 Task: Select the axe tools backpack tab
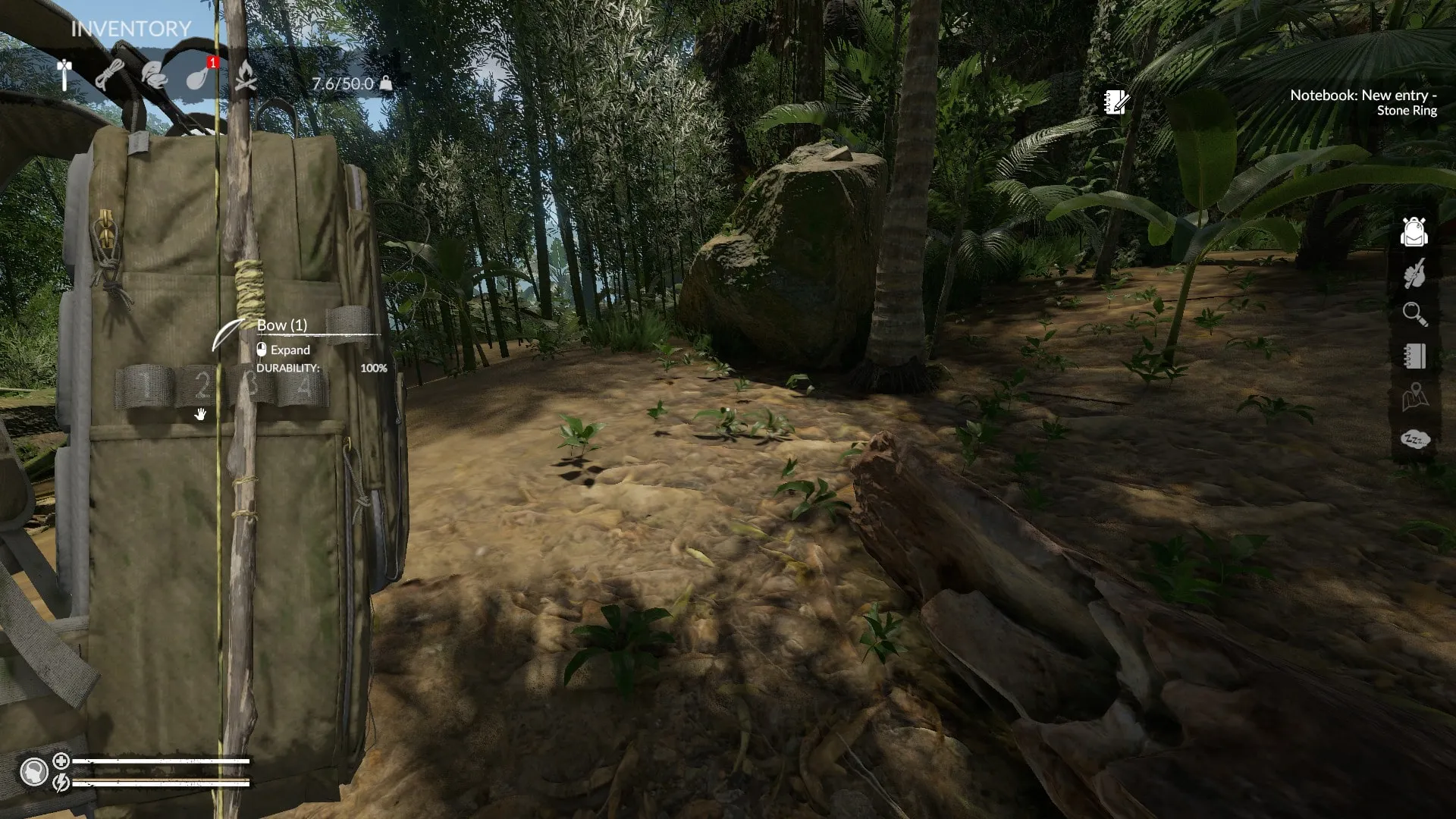pos(64,75)
